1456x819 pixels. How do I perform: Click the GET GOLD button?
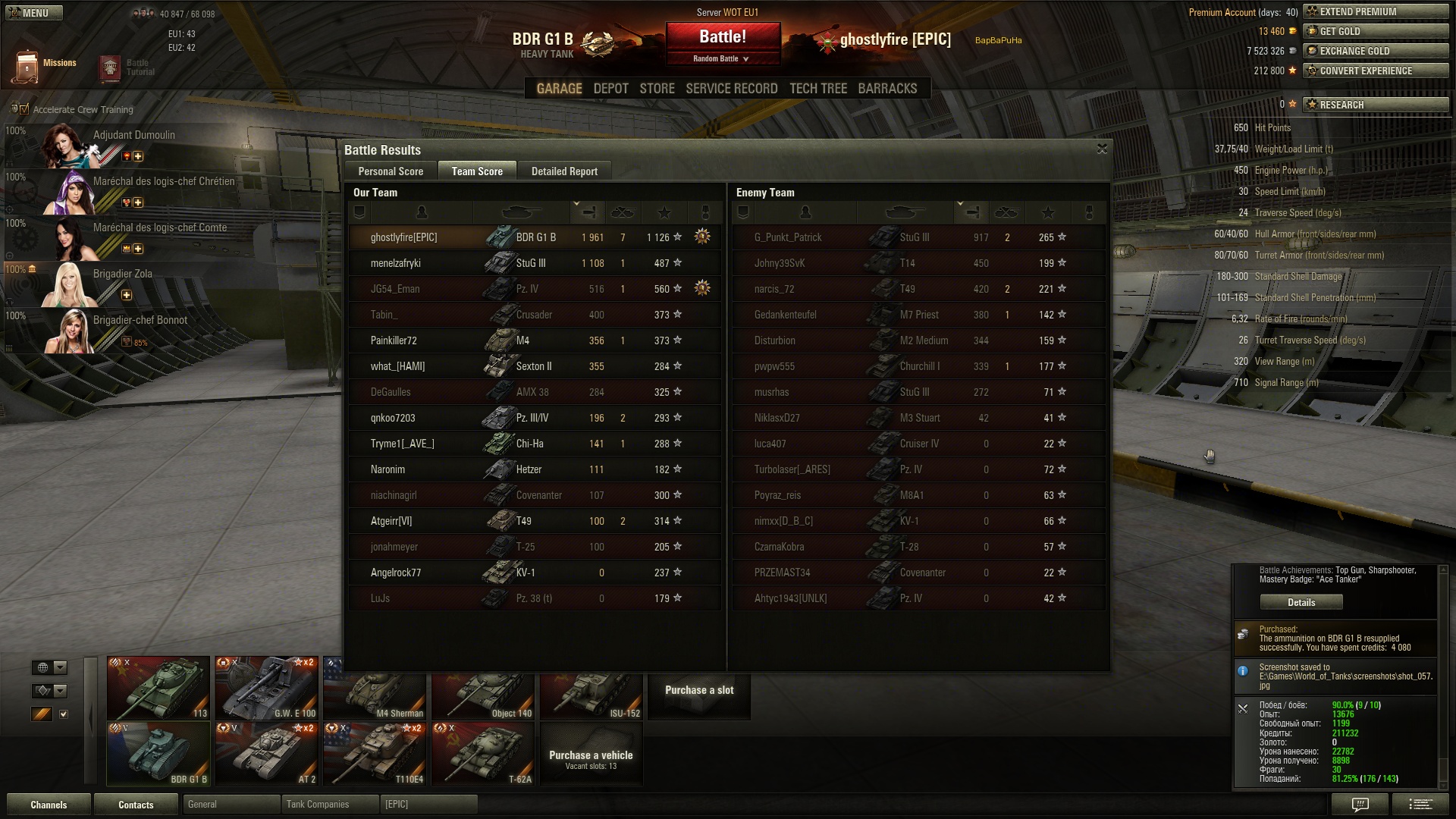tap(1376, 31)
